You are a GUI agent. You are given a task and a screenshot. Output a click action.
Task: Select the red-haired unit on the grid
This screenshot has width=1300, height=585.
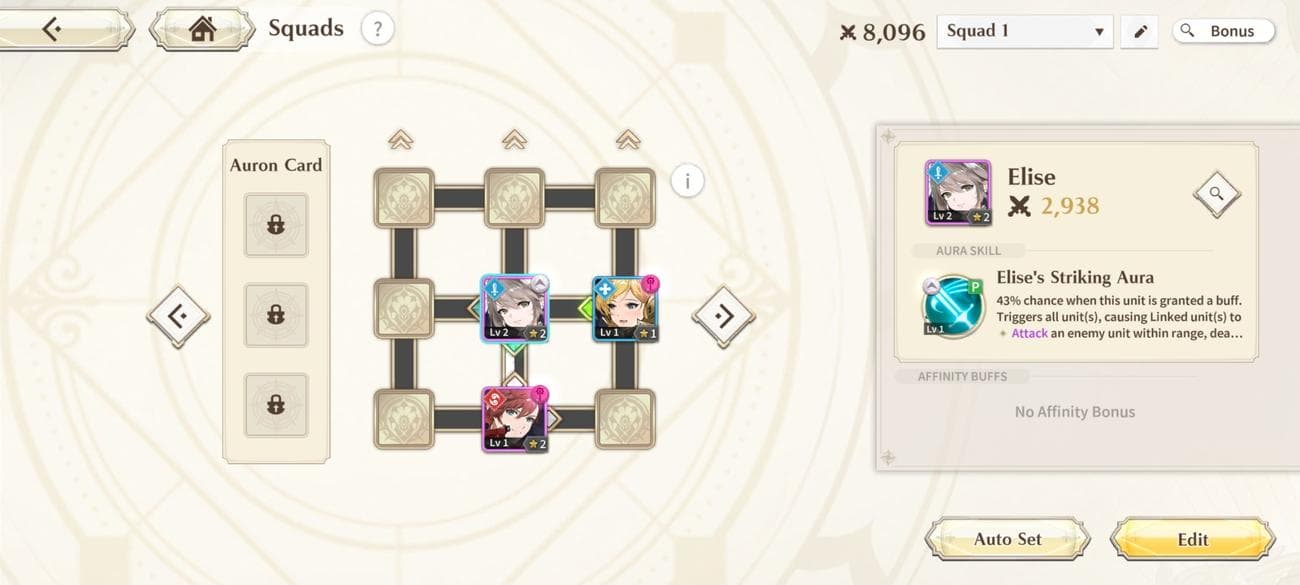pos(514,420)
